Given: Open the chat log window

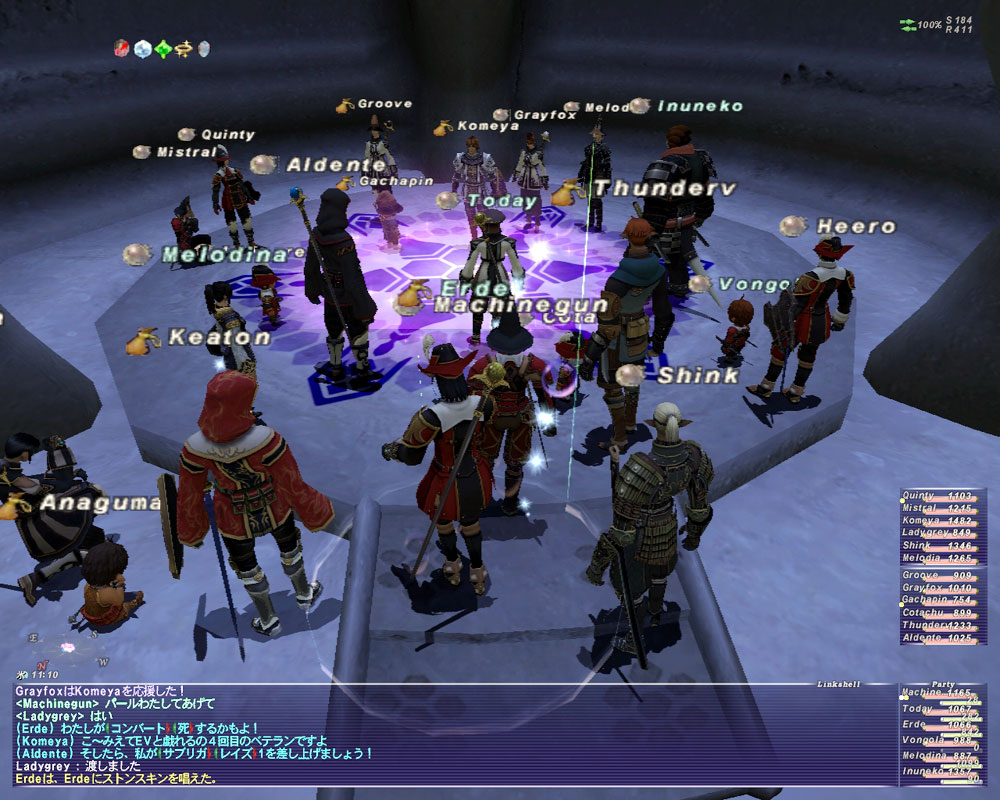Looking at the screenshot, I should point(450,733).
